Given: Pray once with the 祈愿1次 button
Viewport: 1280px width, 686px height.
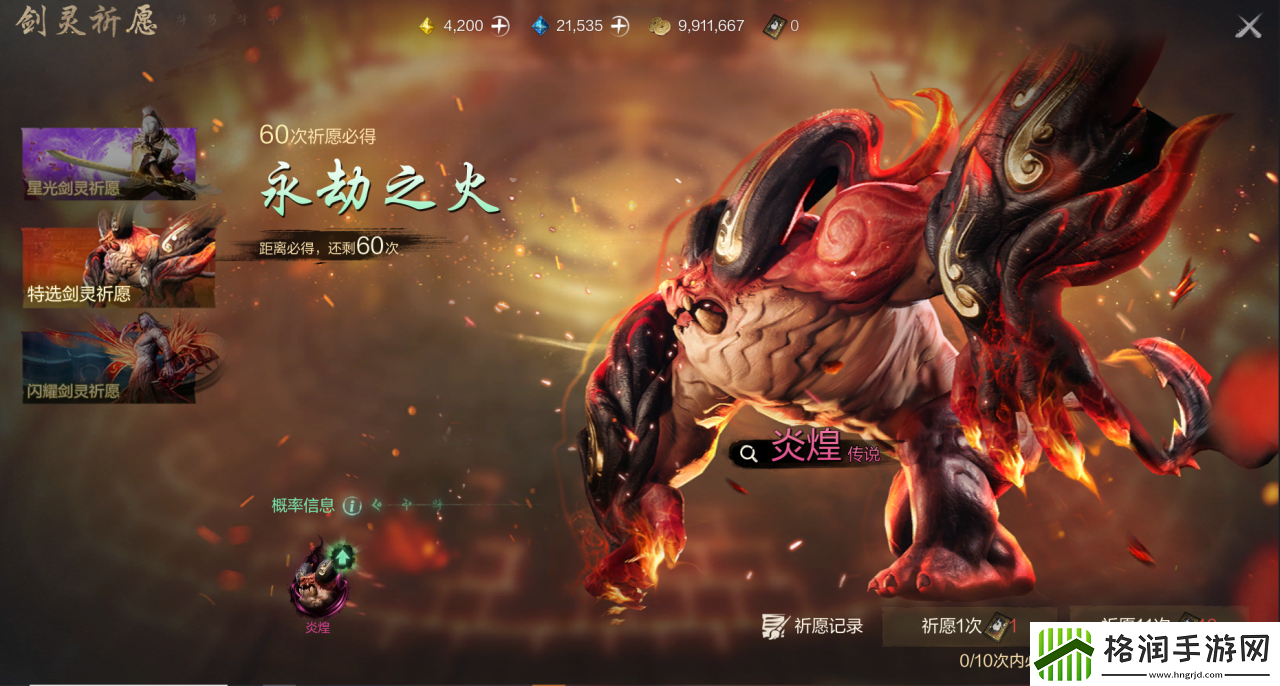Looking at the screenshot, I should click(967, 627).
